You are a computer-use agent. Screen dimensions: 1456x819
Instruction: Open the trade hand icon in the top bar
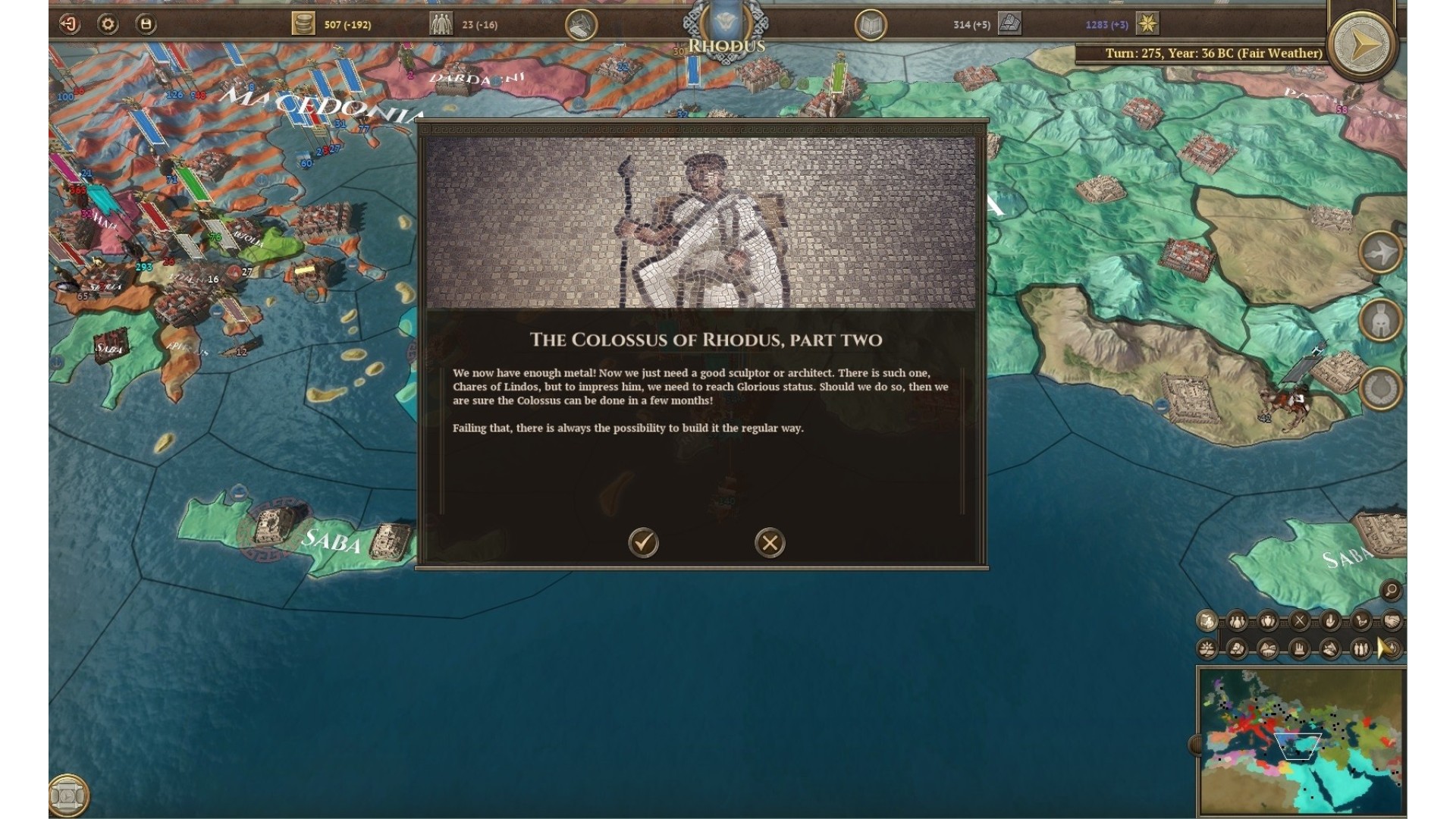tap(581, 25)
